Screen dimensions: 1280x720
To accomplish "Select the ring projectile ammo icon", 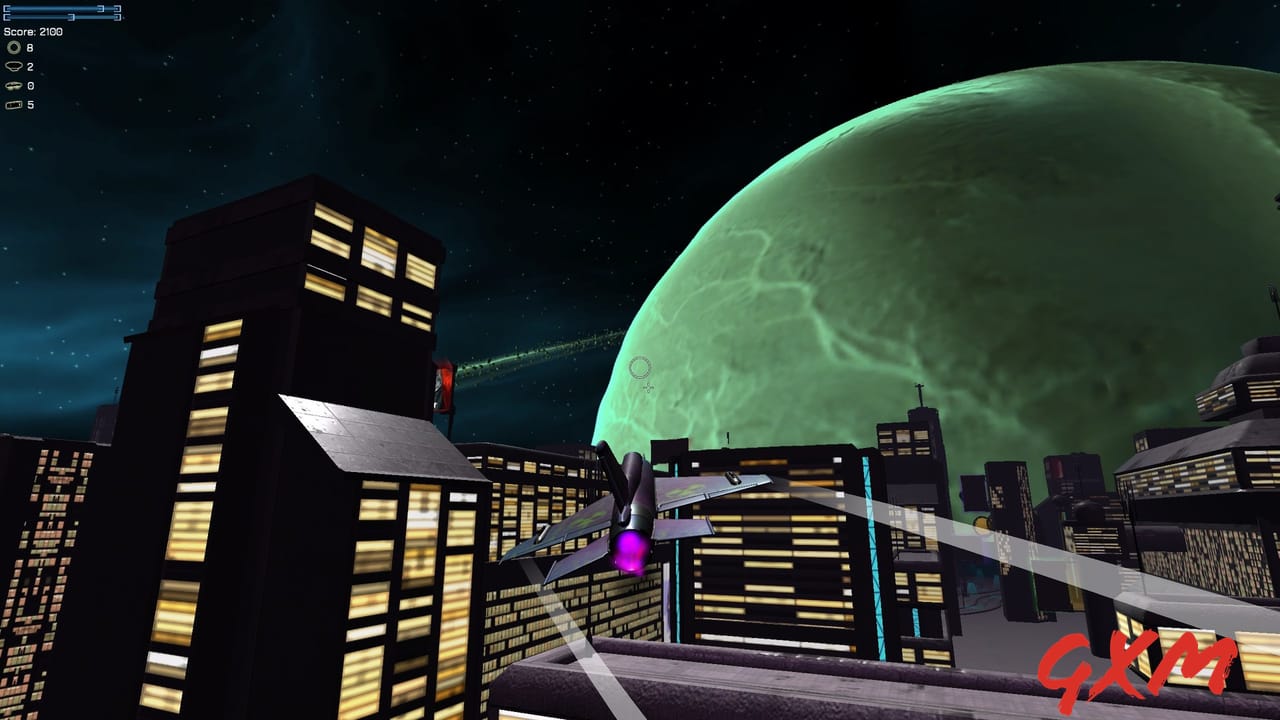I will tap(13, 47).
